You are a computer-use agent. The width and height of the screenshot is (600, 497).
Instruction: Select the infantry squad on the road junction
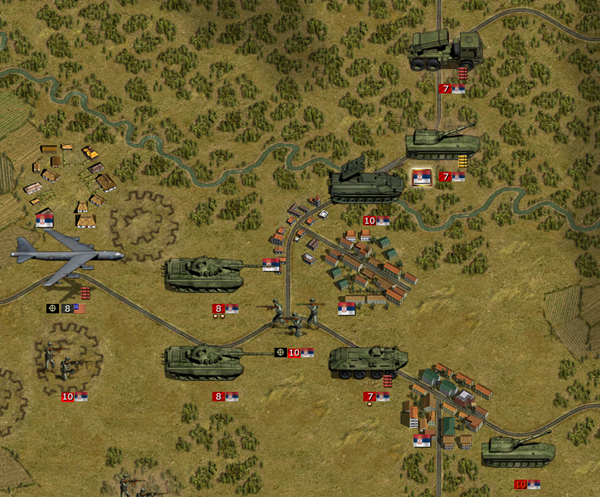[x=295, y=314]
